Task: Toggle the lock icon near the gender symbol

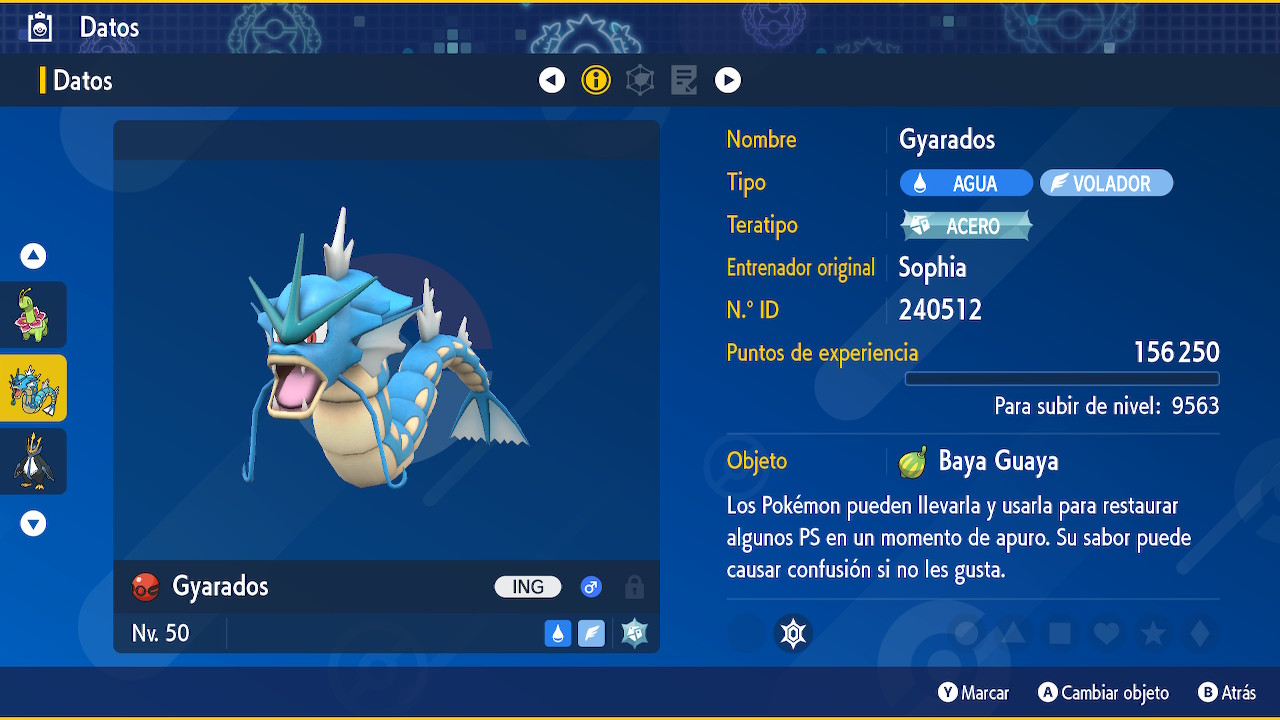Action: (x=634, y=588)
